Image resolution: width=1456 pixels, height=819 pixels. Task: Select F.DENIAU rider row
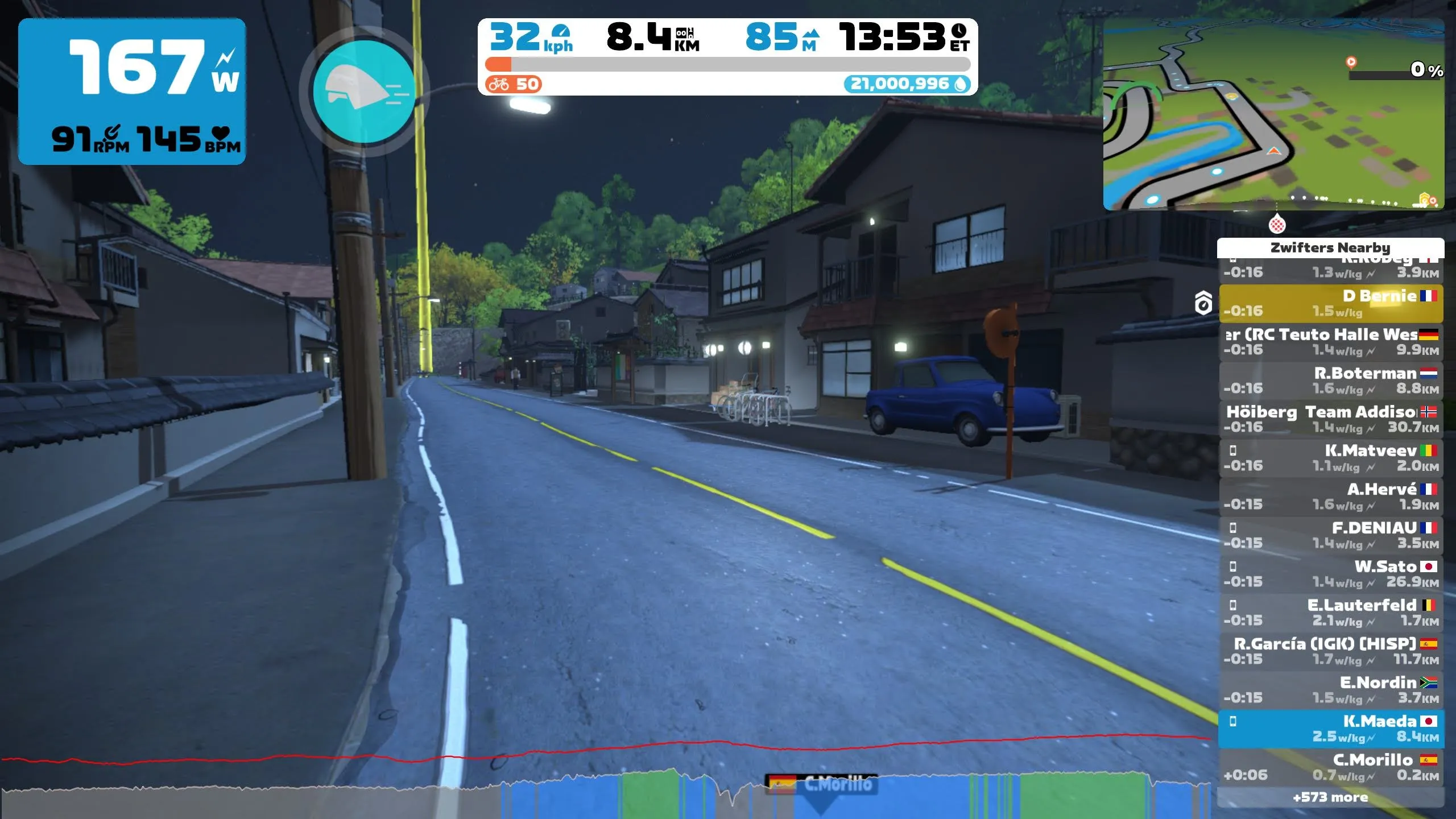[1330, 536]
